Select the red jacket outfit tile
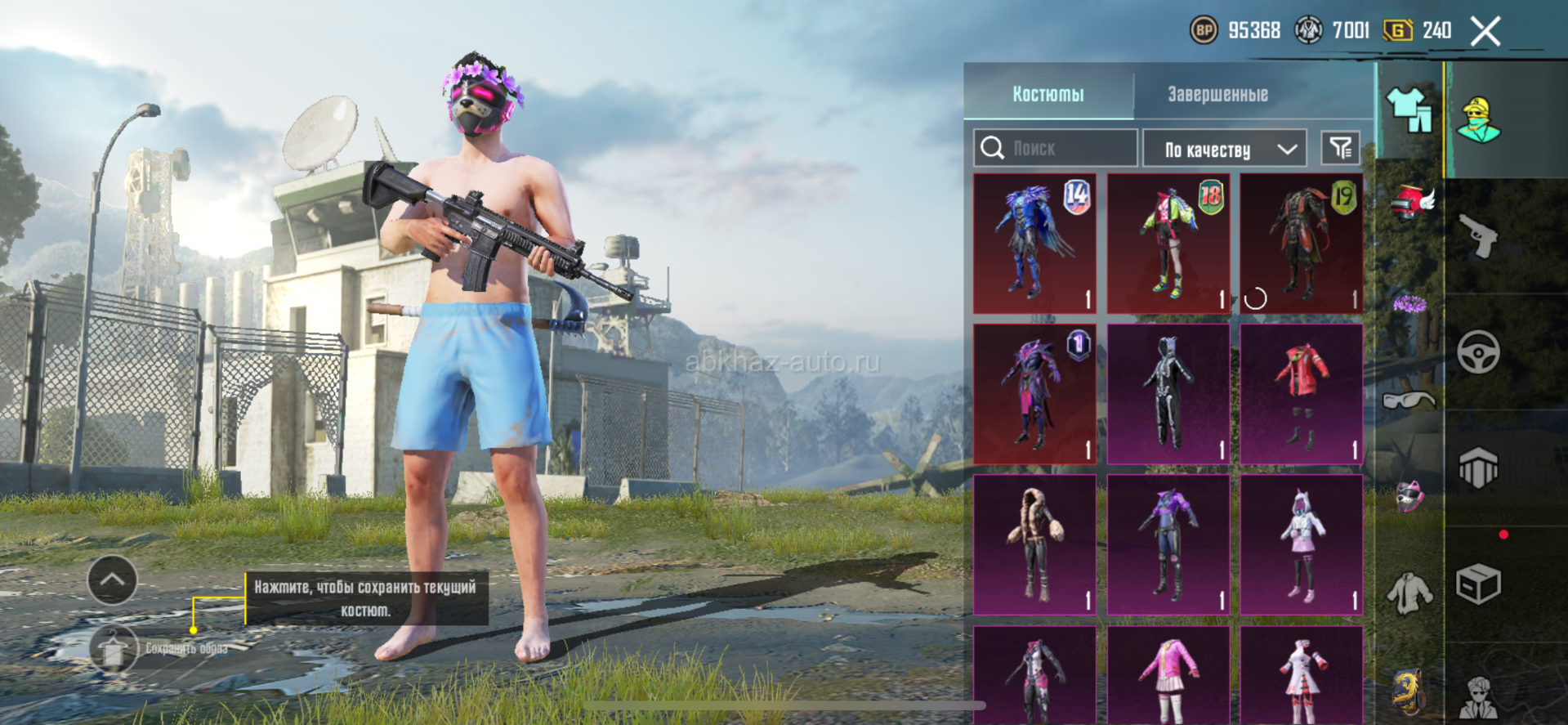The image size is (1568, 725). coord(1302,394)
